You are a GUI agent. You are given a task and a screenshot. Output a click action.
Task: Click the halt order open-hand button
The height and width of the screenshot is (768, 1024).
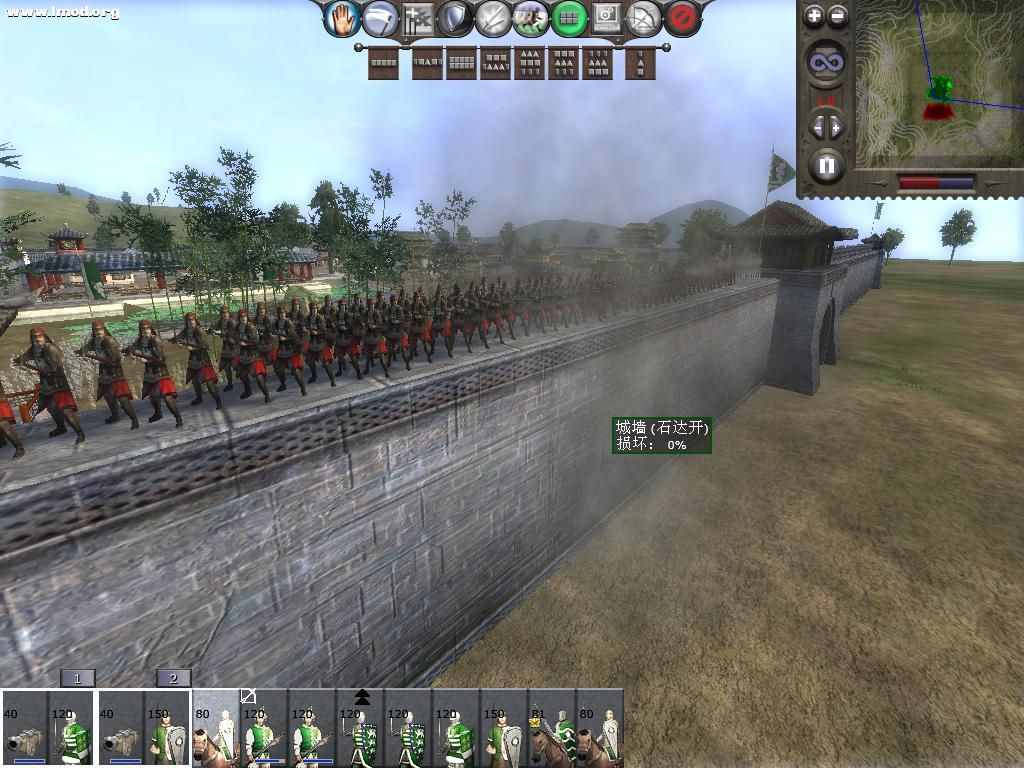pyautogui.click(x=342, y=17)
